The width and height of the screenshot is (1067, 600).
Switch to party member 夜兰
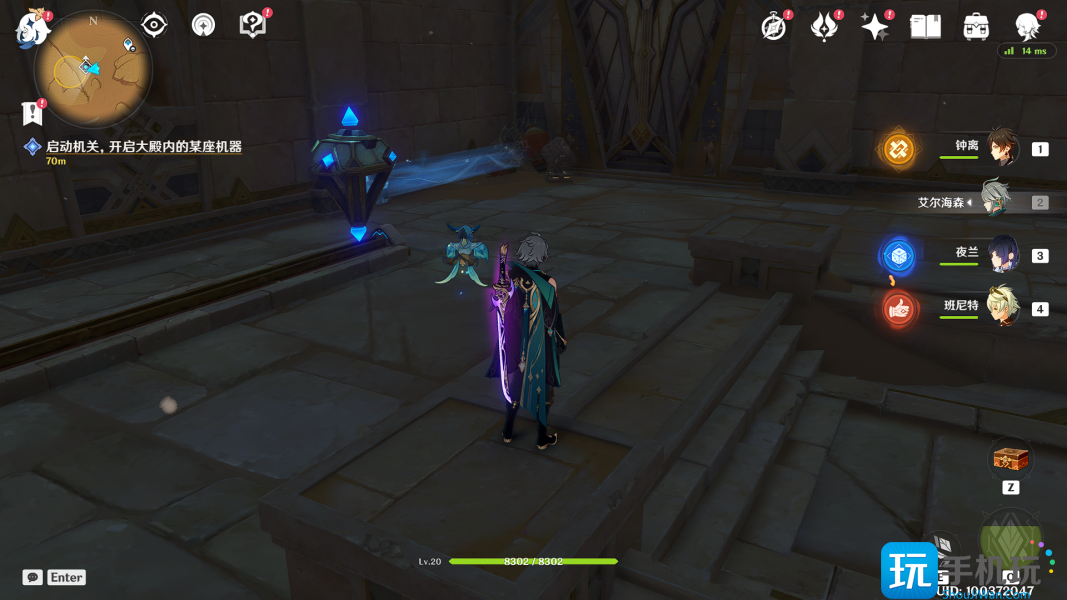tap(1003, 254)
